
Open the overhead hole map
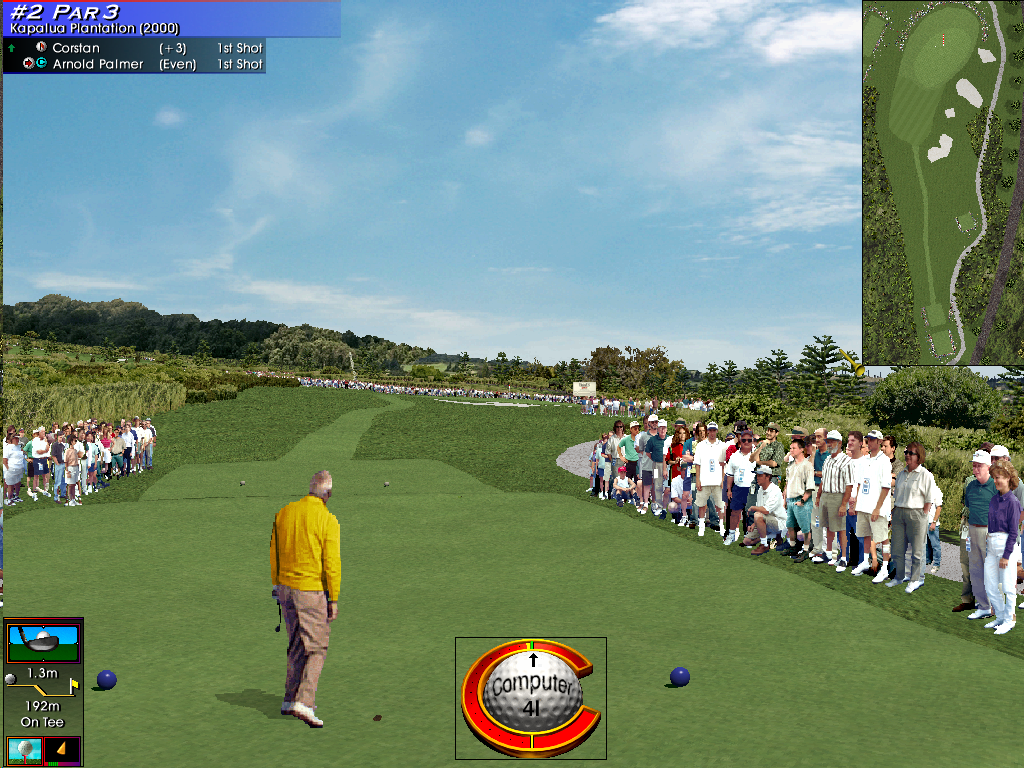942,182
